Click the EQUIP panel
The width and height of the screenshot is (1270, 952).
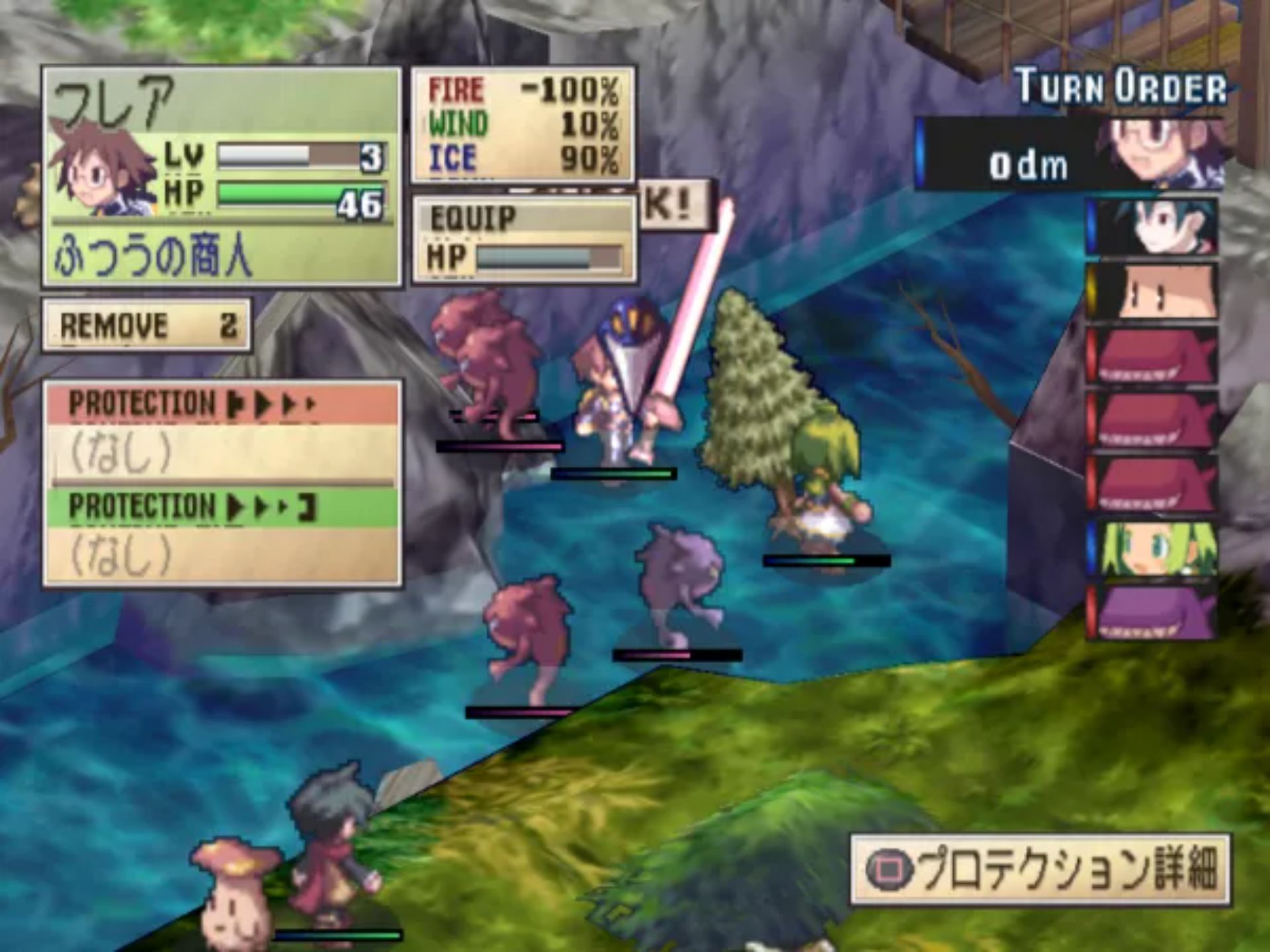click(524, 239)
